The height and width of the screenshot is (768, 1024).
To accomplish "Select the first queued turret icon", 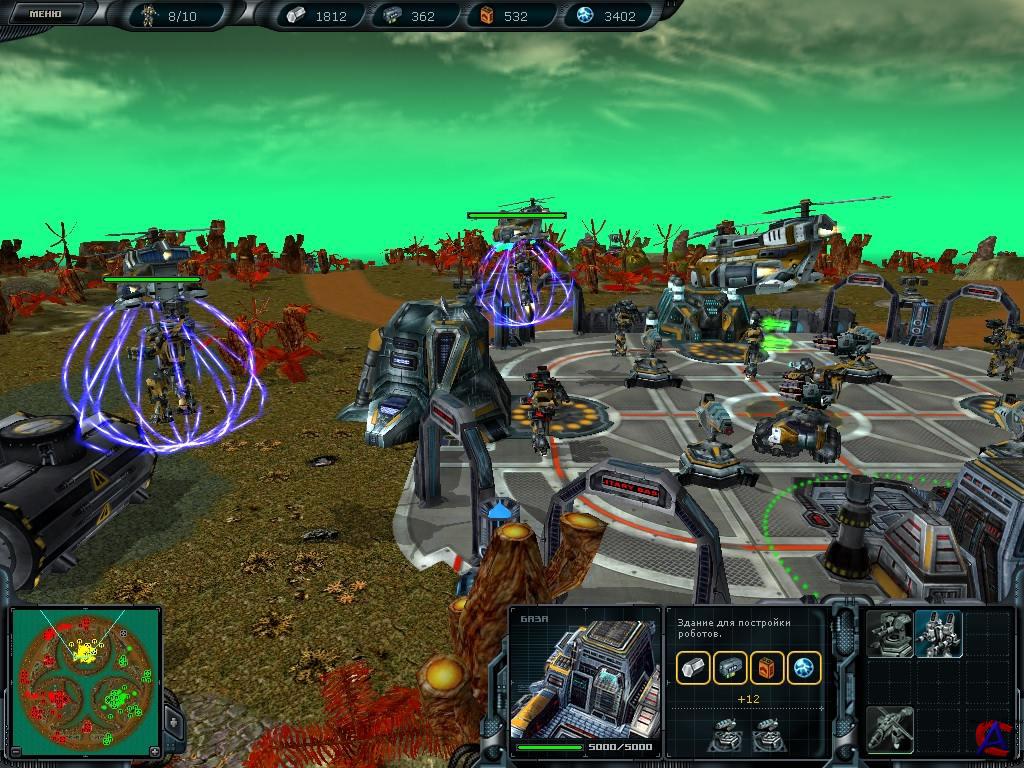I will click(724, 734).
